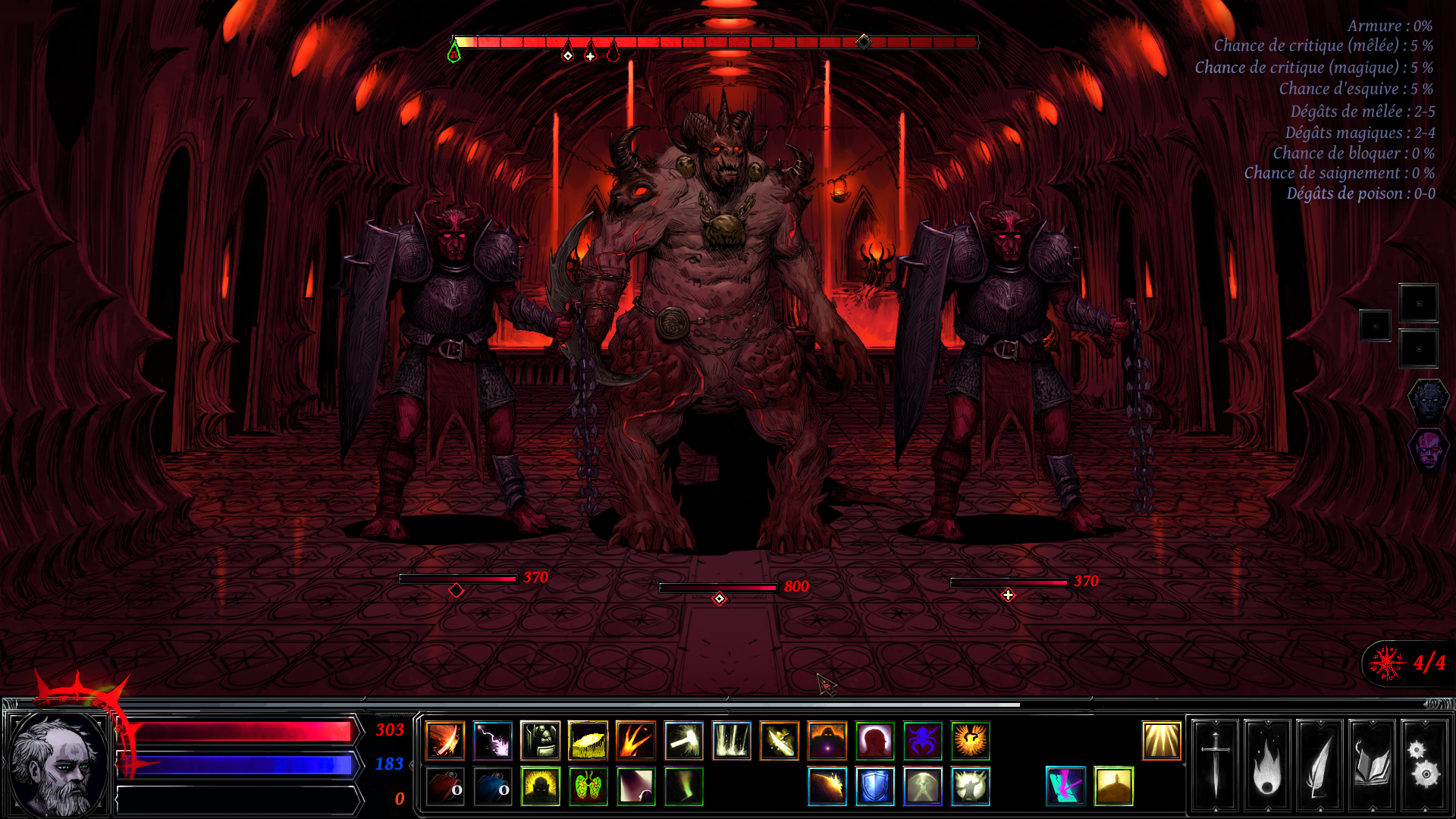Viewport: 1456px width, 819px height.
Task: Click the red potion flask with 0 count
Action: coord(444,786)
